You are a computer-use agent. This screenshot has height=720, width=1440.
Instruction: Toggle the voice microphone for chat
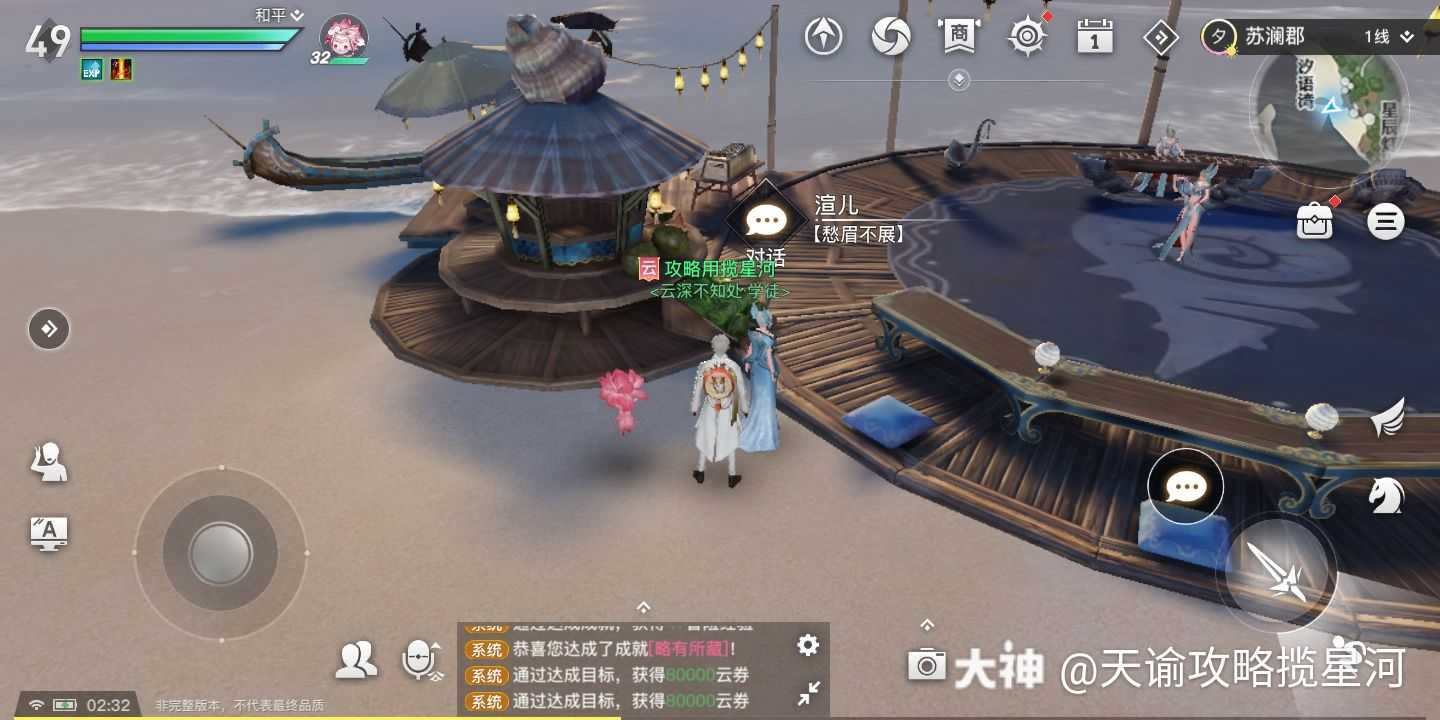point(417,659)
